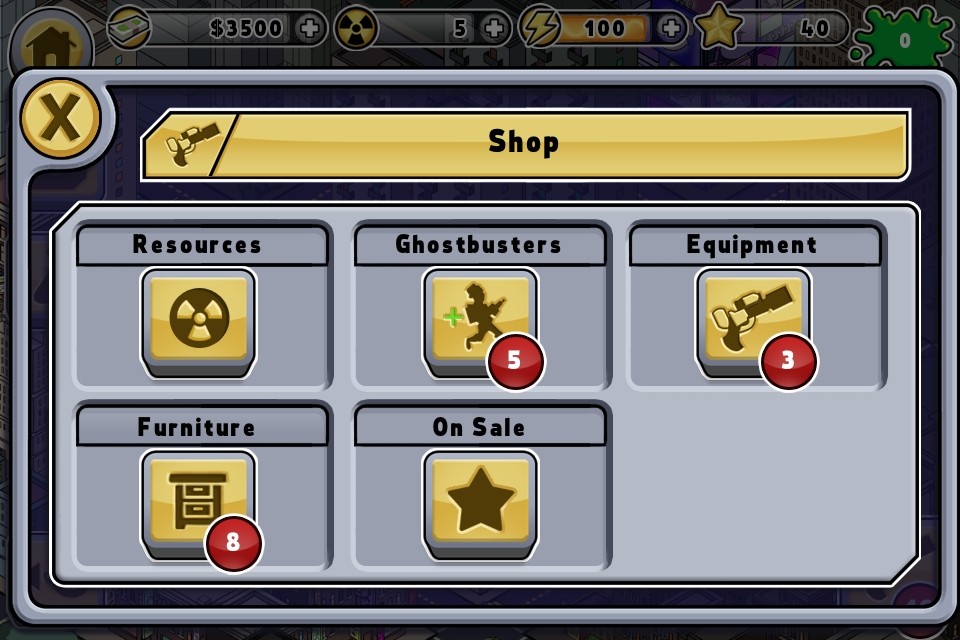Open the Ghostbusters hiring category
960x640 pixels.
(480, 320)
